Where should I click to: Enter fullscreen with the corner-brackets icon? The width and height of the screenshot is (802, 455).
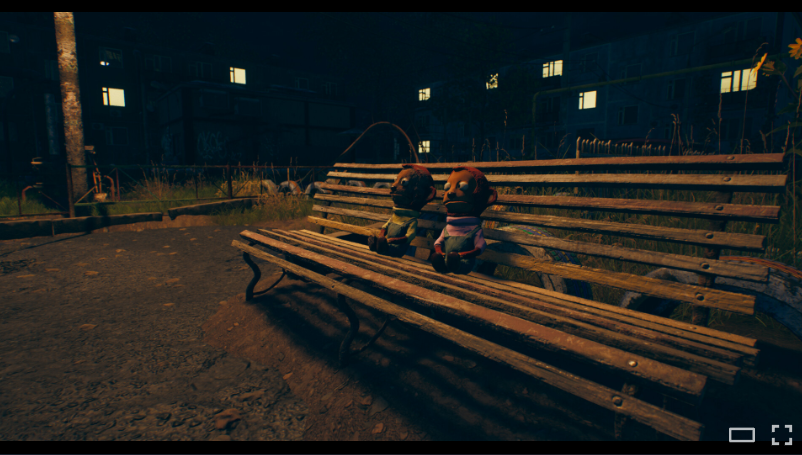click(x=781, y=434)
